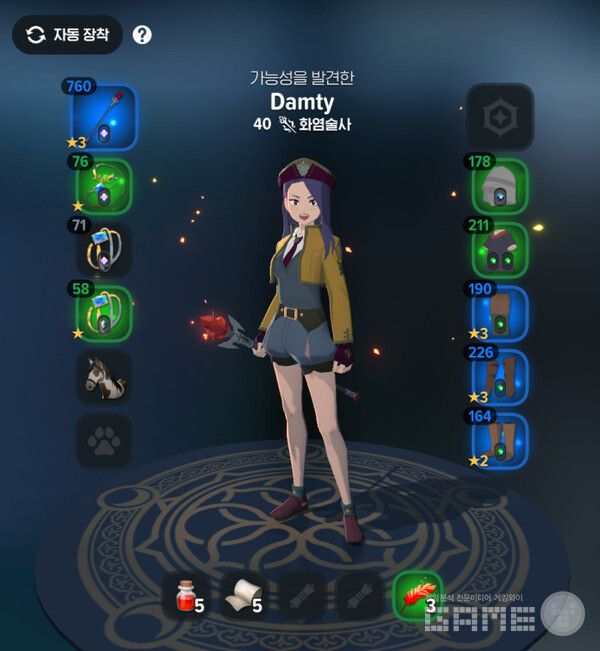Screen dimensions: 600x651
Task: Select the helmet slot rated 178
Action: (x=499, y=186)
